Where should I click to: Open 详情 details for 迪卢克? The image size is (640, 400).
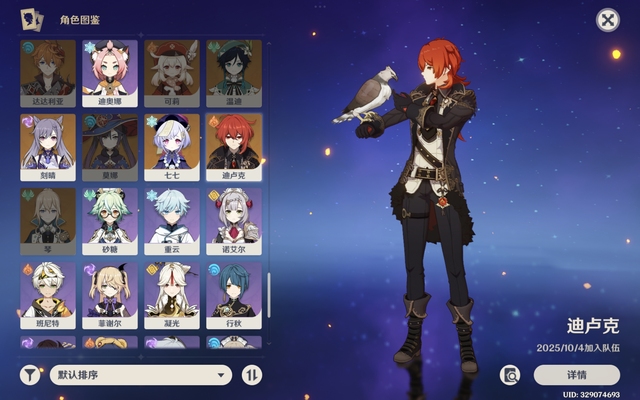click(x=577, y=375)
